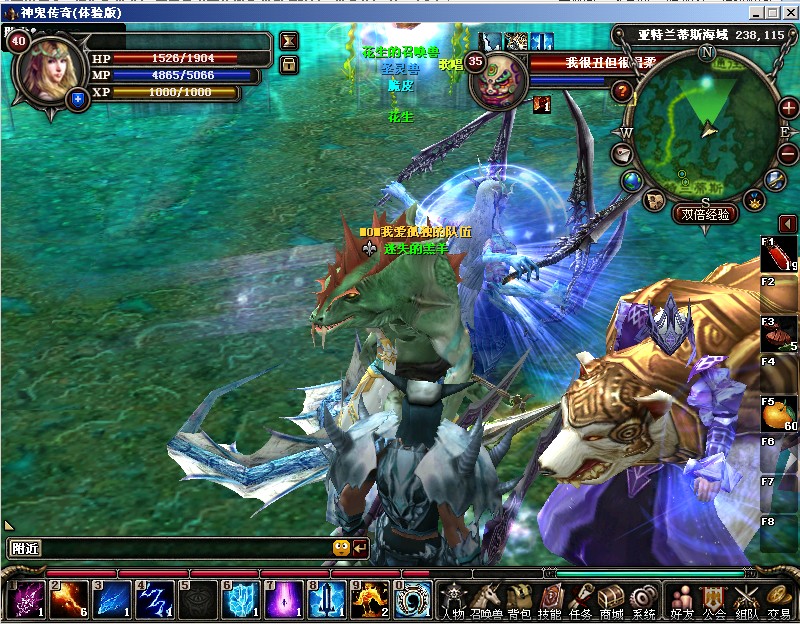Open the 交易 trade window

pos(779,599)
